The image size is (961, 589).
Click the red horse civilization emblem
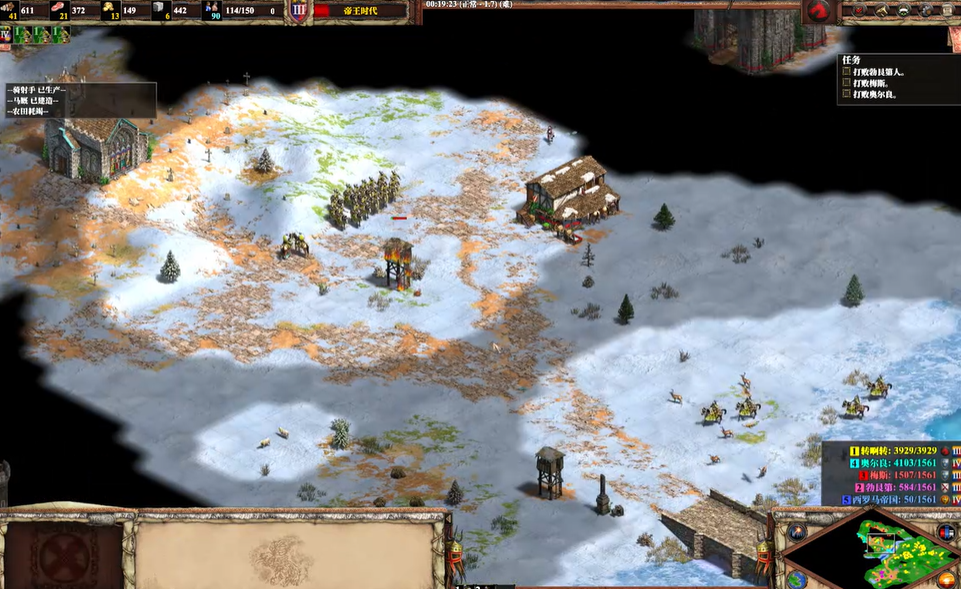[820, 11]
